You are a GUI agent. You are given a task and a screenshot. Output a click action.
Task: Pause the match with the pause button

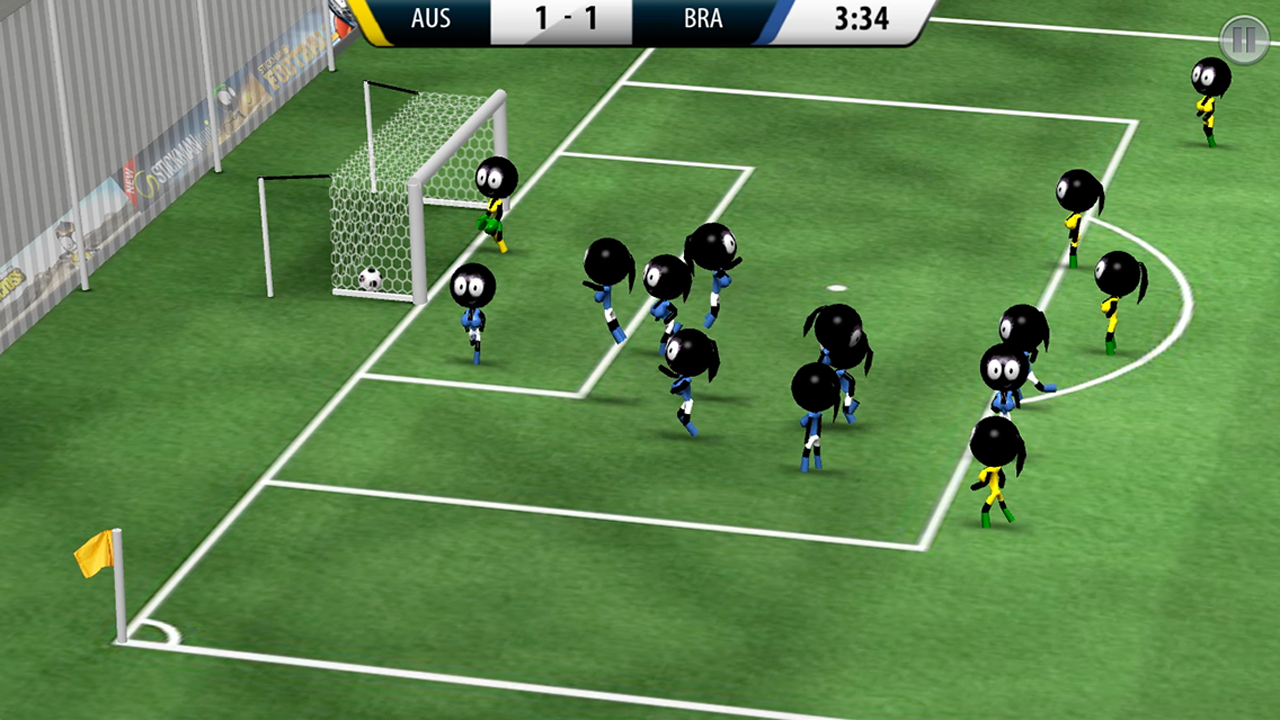[x=1242, y=40]
